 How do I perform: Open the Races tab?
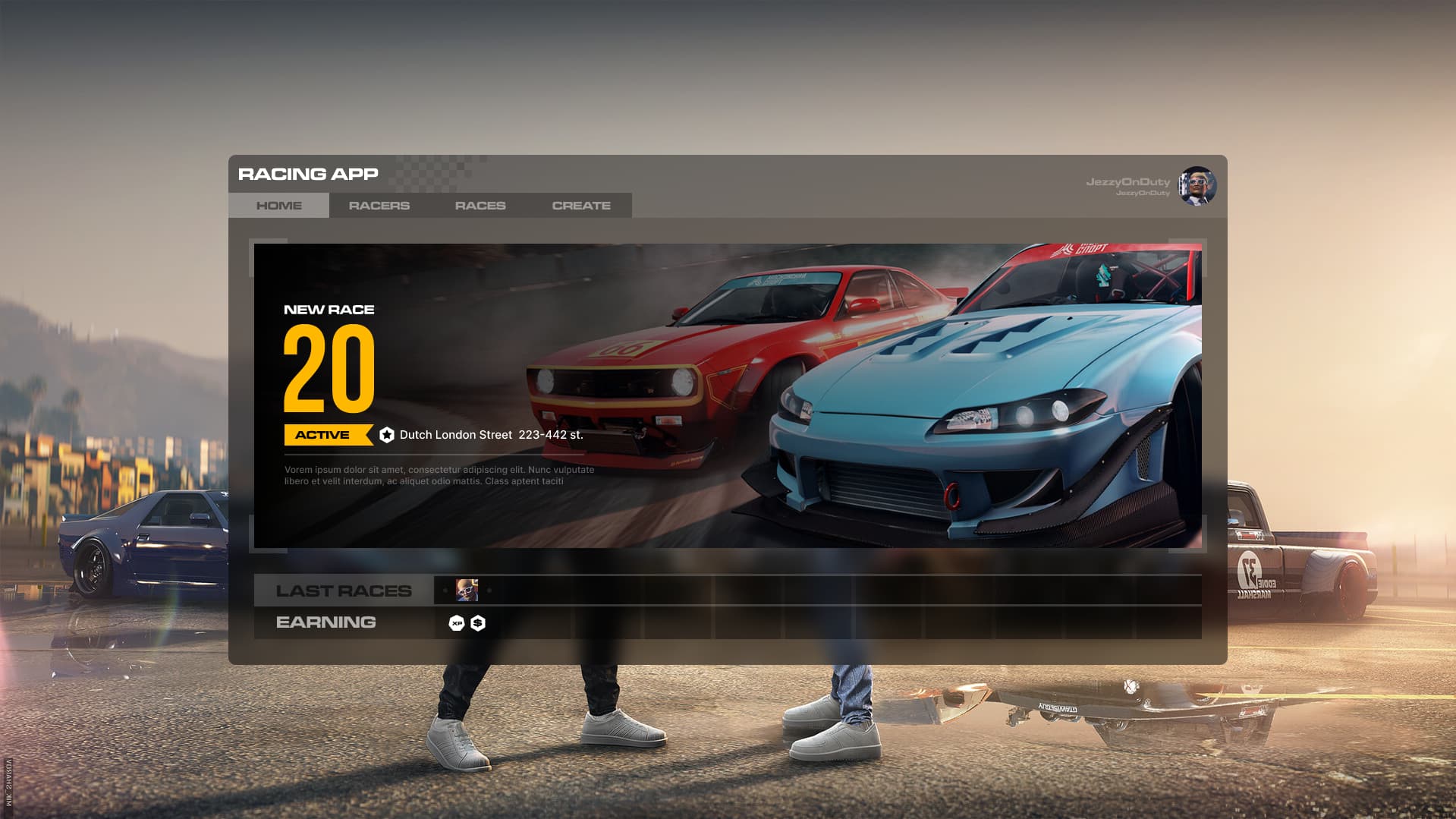(x=480, y=205)
